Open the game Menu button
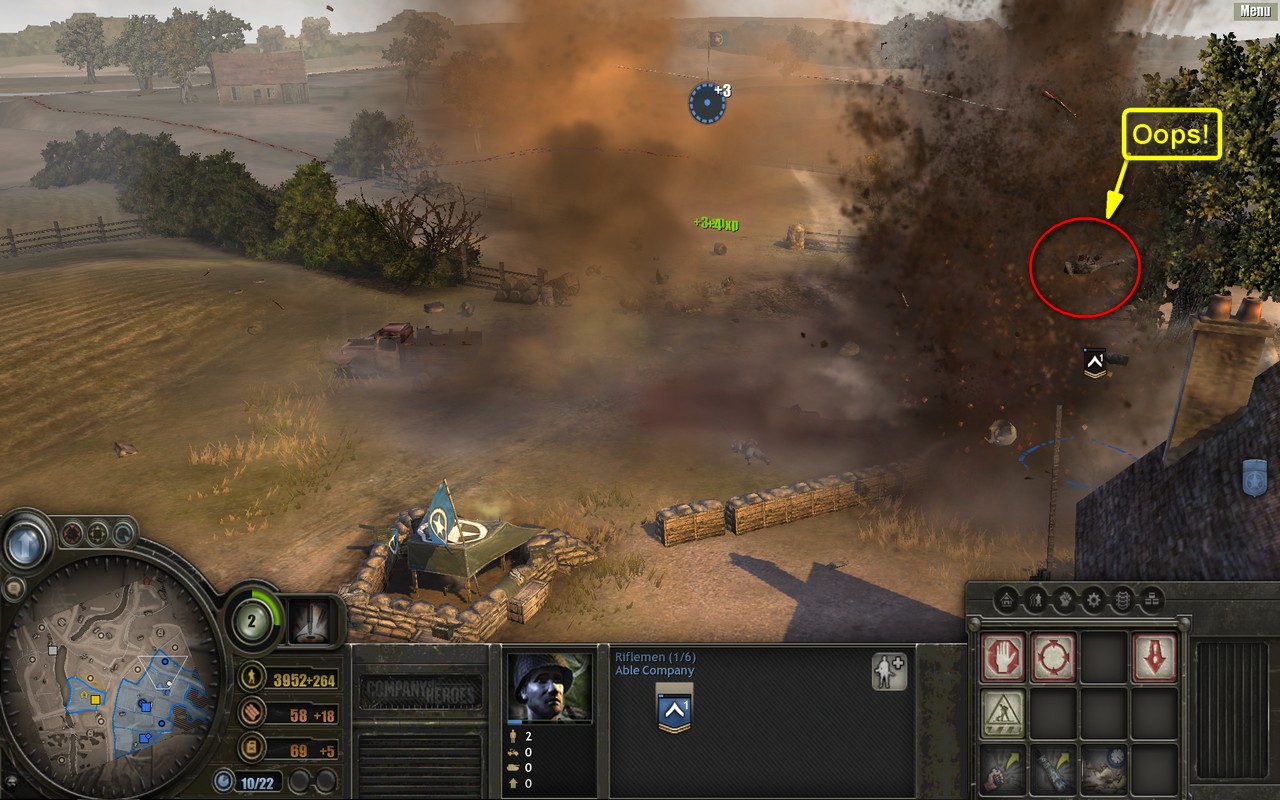Image resolution: width=1280 pixels, height=800 pixels. (x=1254, y=11)
